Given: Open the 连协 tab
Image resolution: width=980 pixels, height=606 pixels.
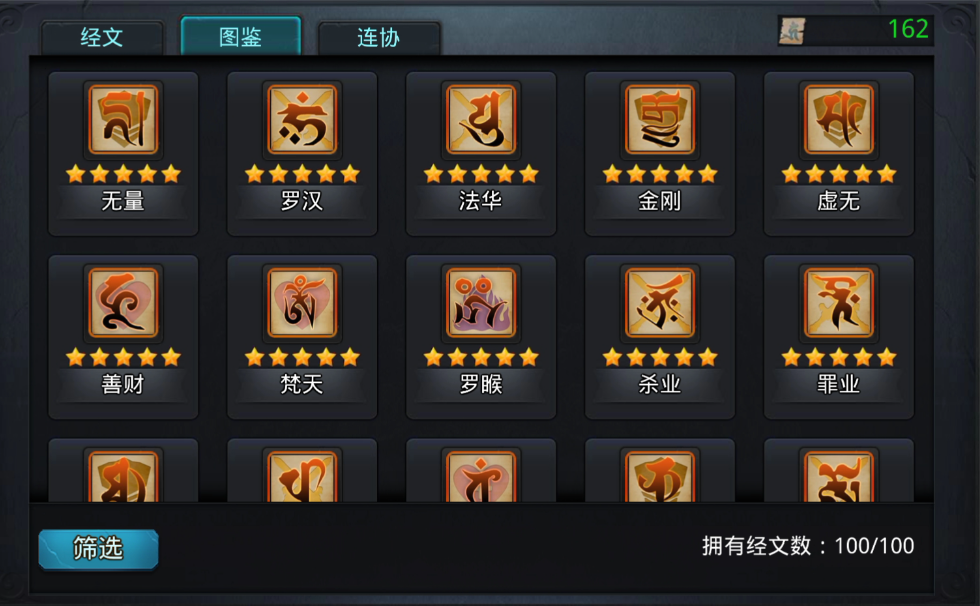Looking at the screenshot, I should (379, 38).
